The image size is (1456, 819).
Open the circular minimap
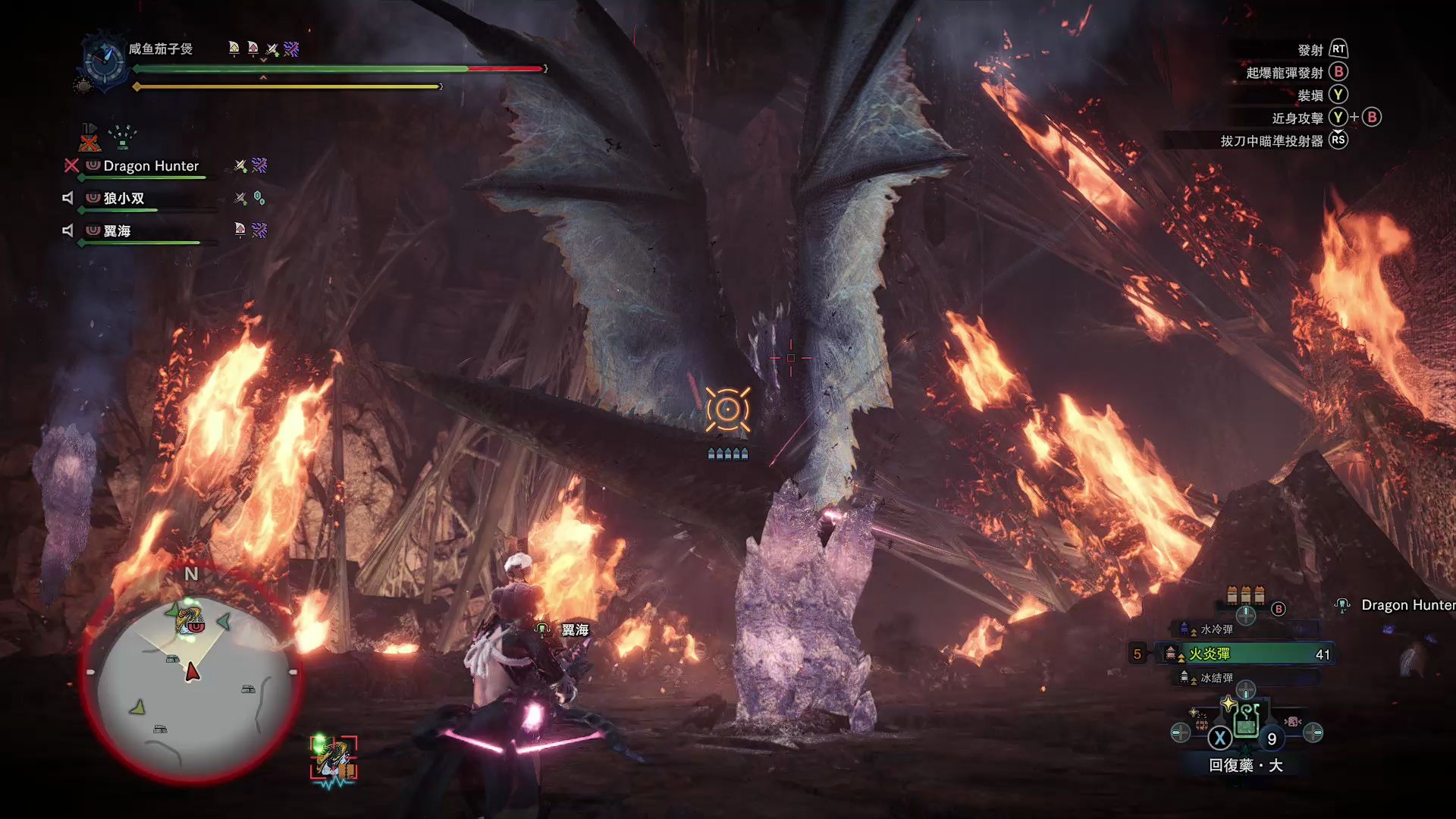tap(190, 675)
